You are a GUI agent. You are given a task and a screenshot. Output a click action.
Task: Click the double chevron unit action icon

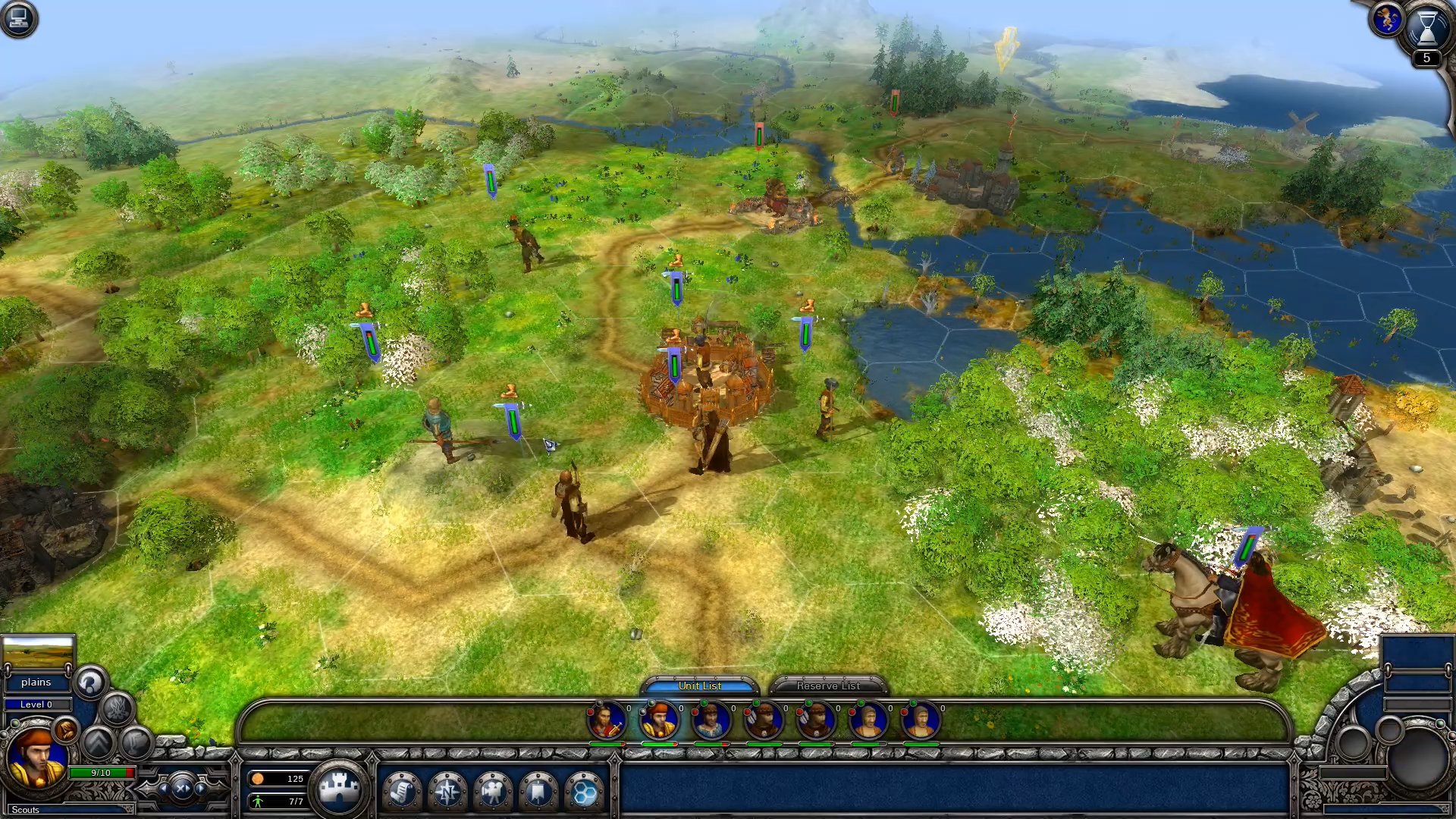point(99,742)
